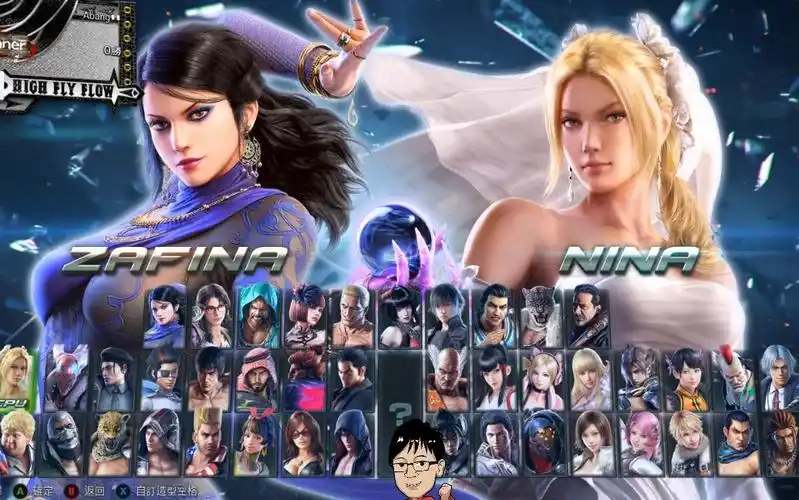The width and height of the screenshot is (799, 500).
Task: Choose Noctis from the top row
Action: click(446, 313)
